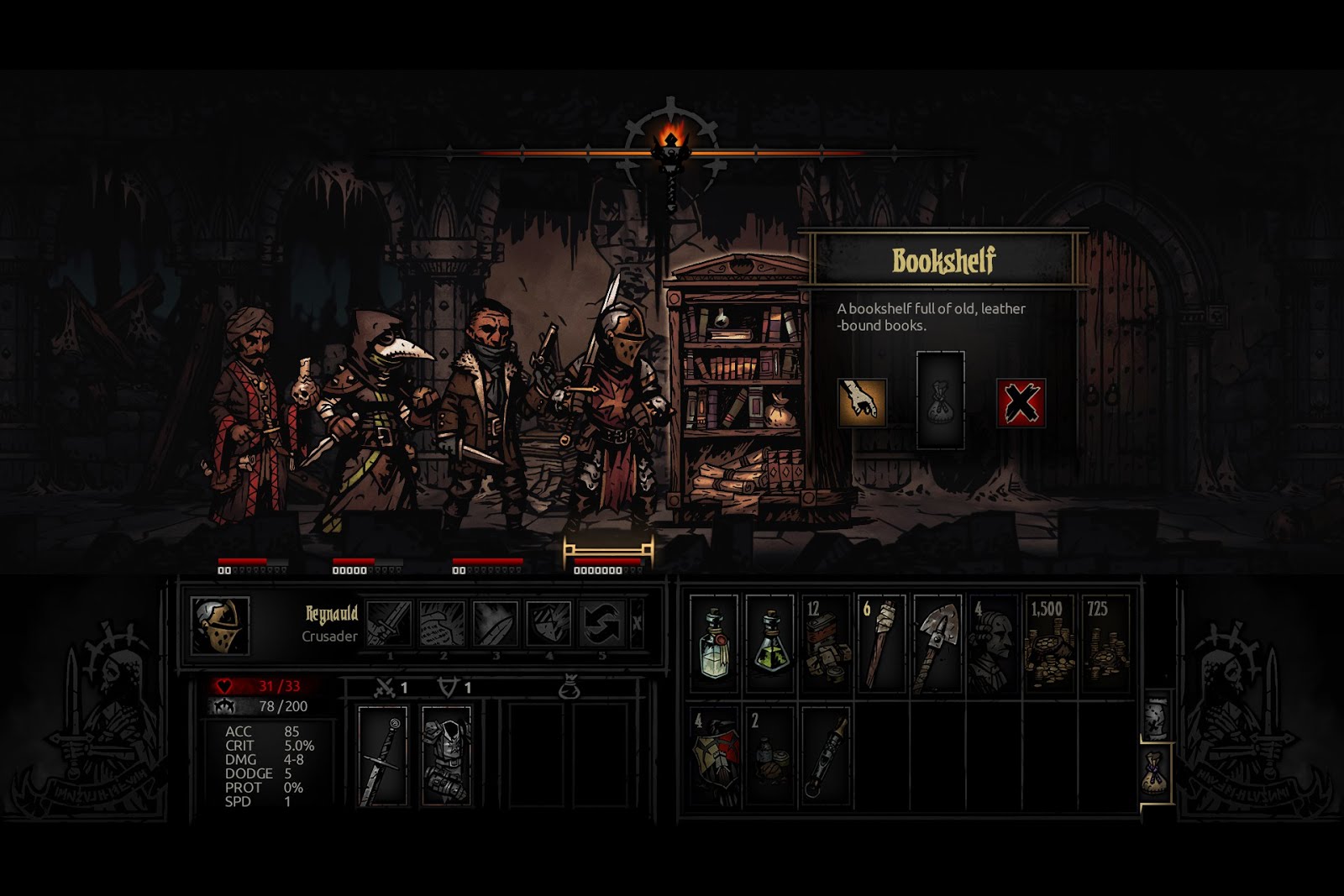
Task: Select the holy water bottle in inventory
Action: pos(713,644)
